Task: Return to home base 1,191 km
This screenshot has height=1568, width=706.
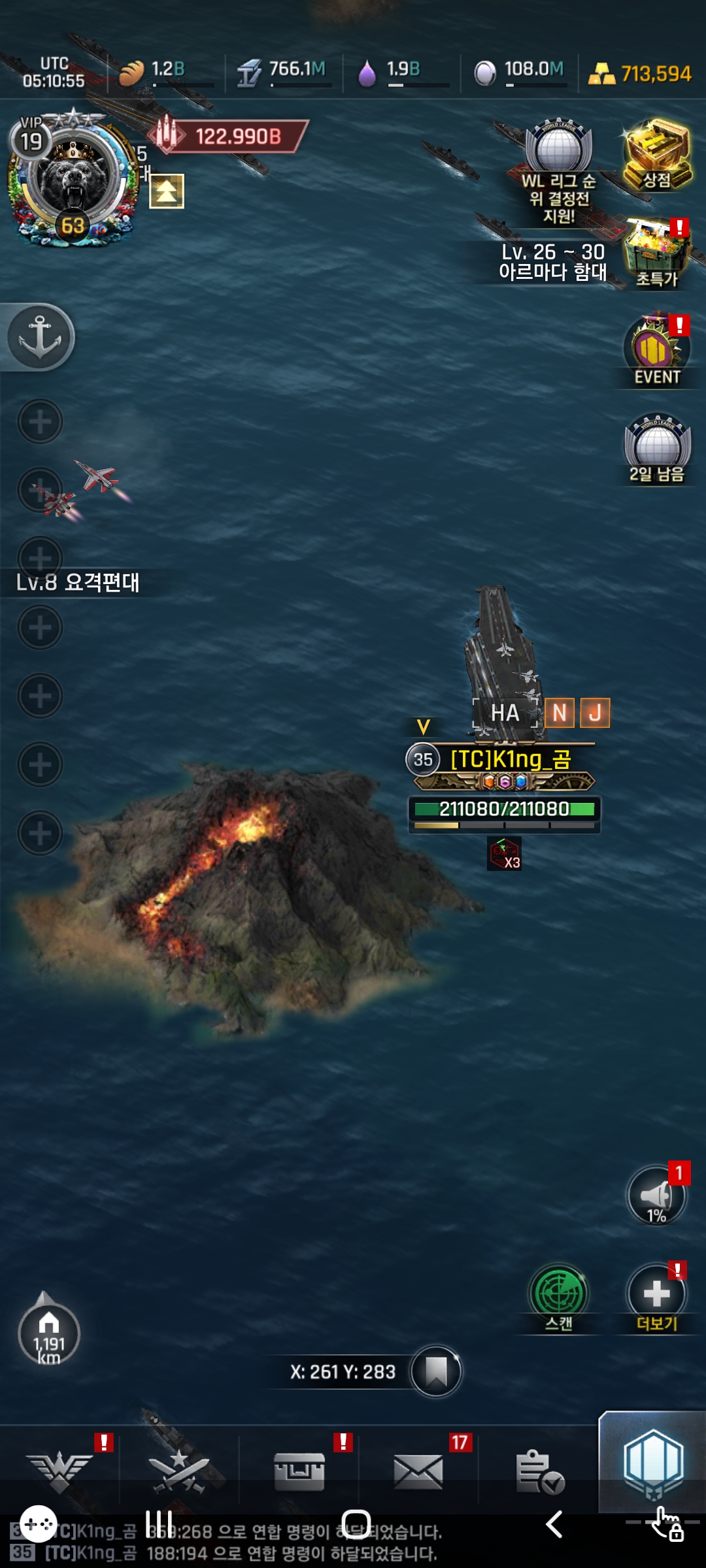Action: [x=48, y=1333]
